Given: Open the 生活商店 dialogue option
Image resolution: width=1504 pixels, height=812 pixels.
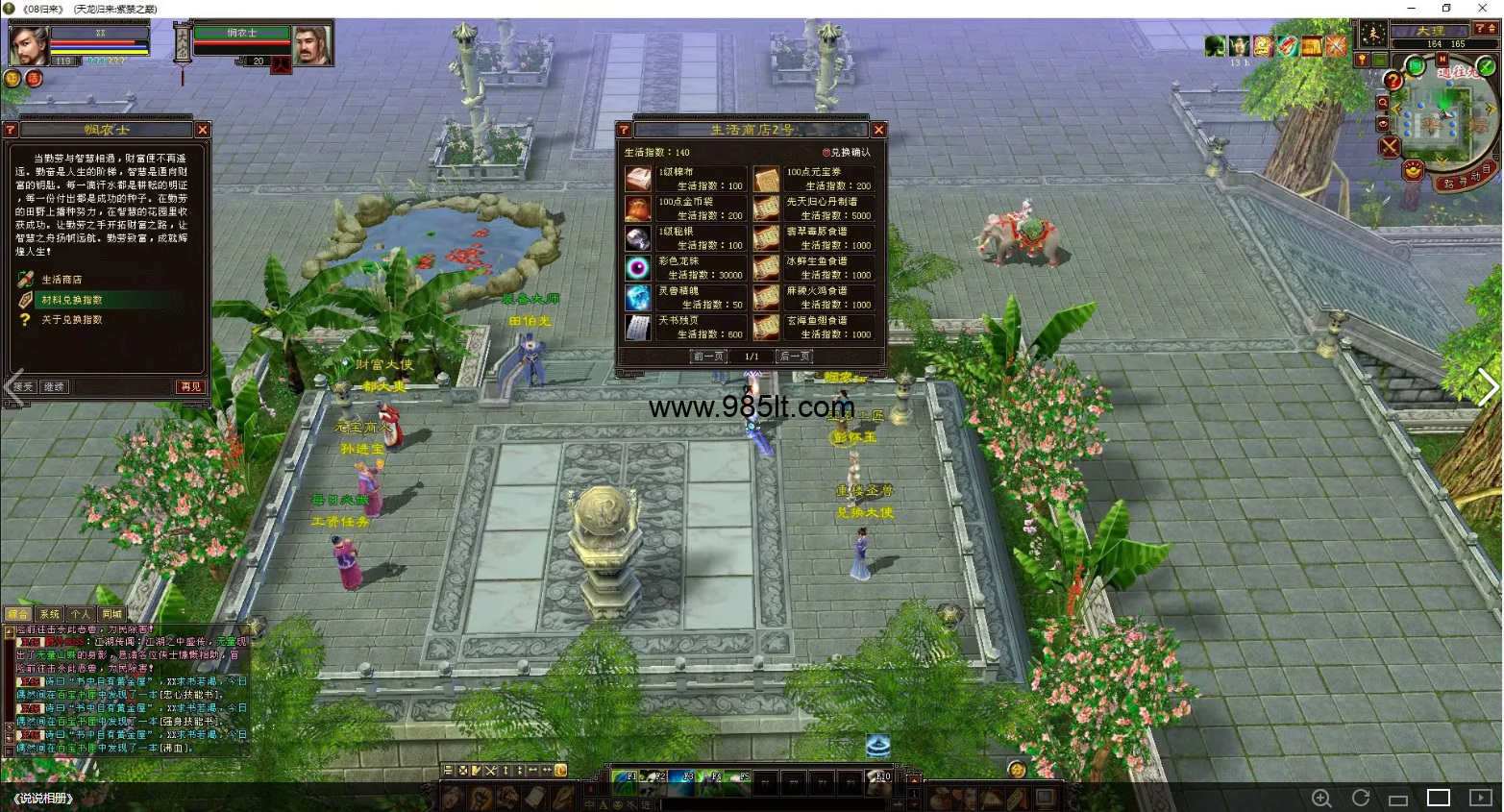Looking at the screenshot, I should [62, 280].
